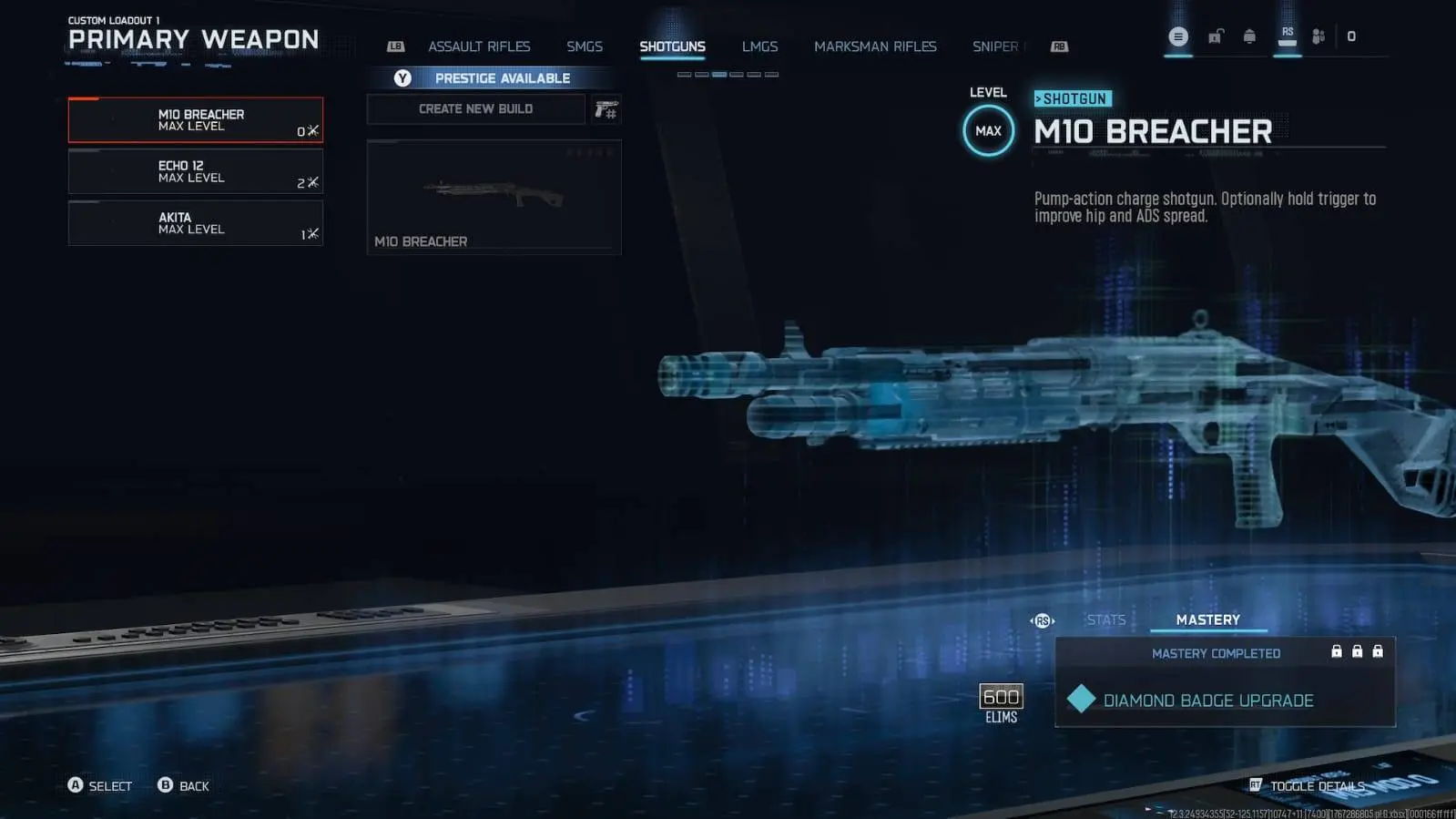The height and width of the screenshot is (819, 1456).
Task: Click the CREATE NEW BUILD button
Action: click(x=475, y=108)
